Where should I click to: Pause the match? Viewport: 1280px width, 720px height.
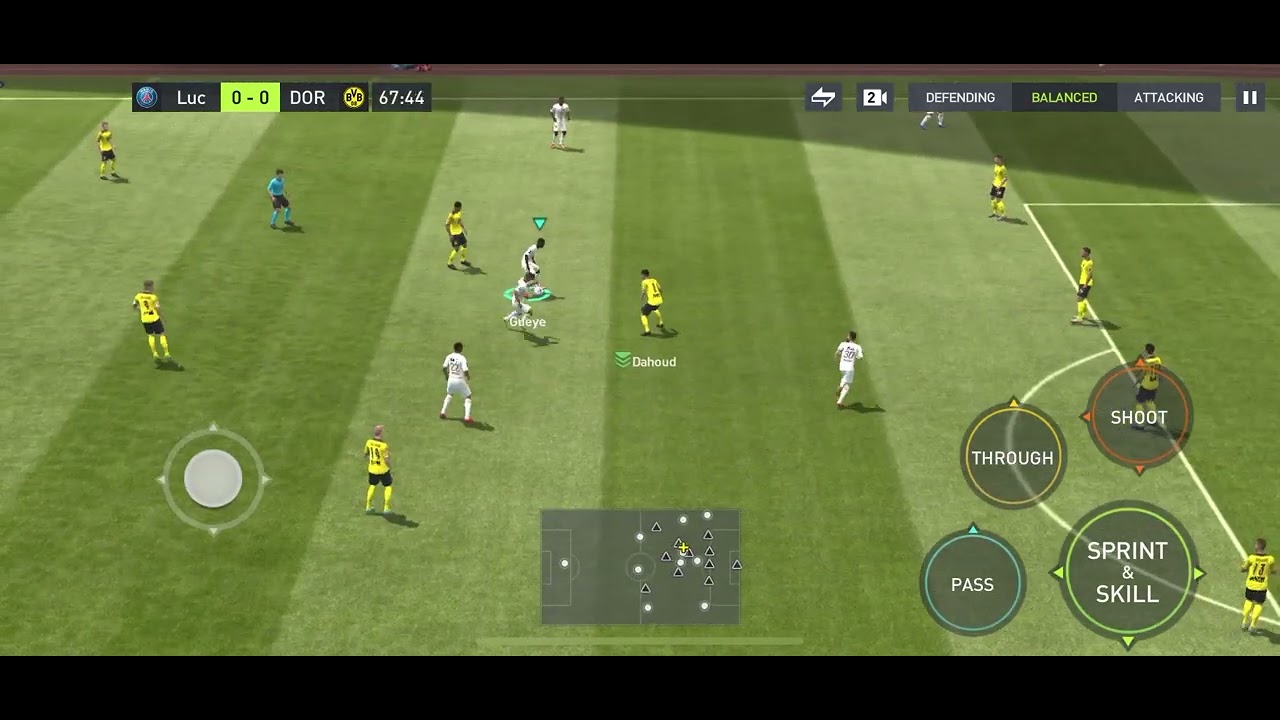coord(1249,97)
